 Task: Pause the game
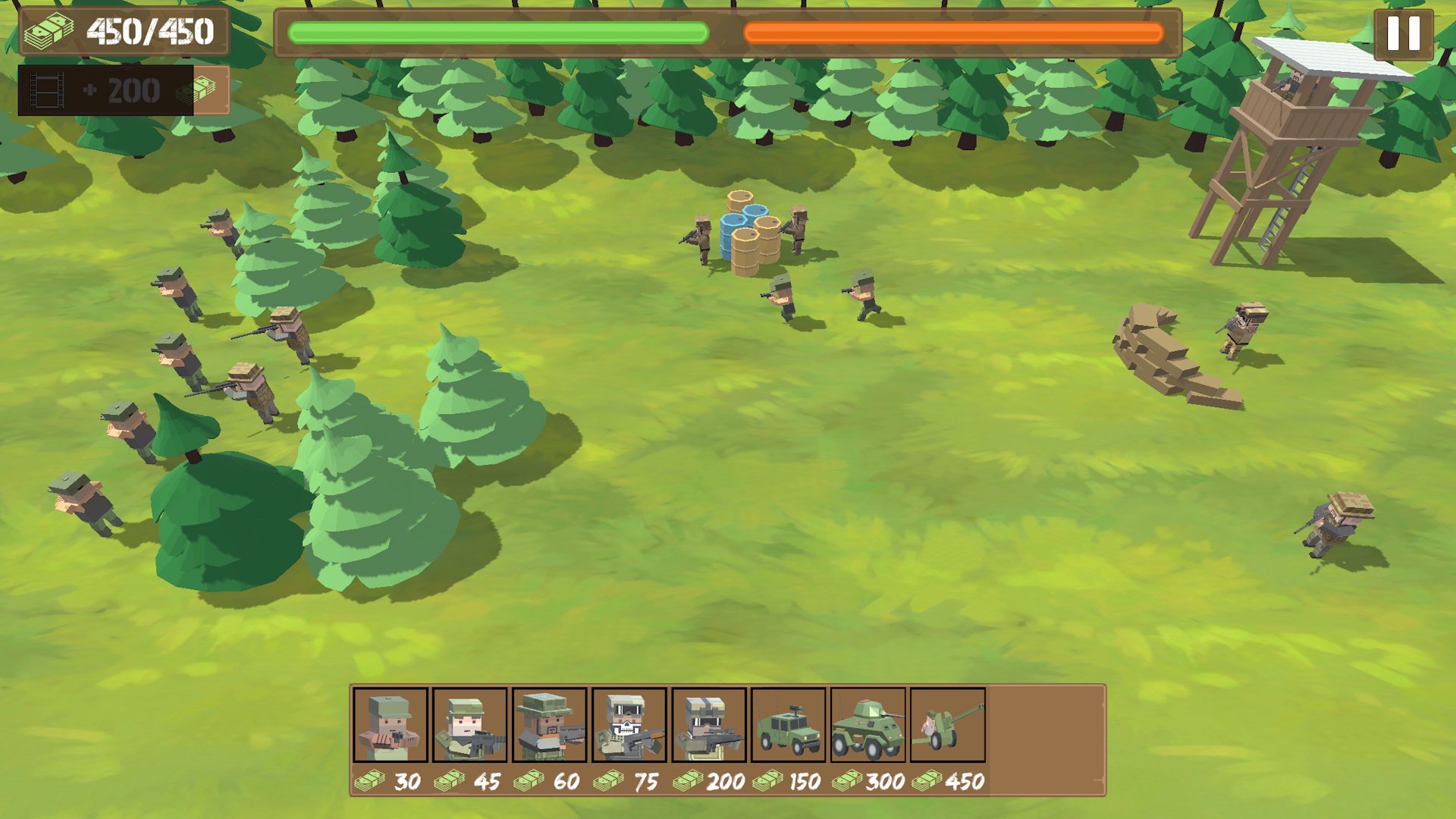1403,34
